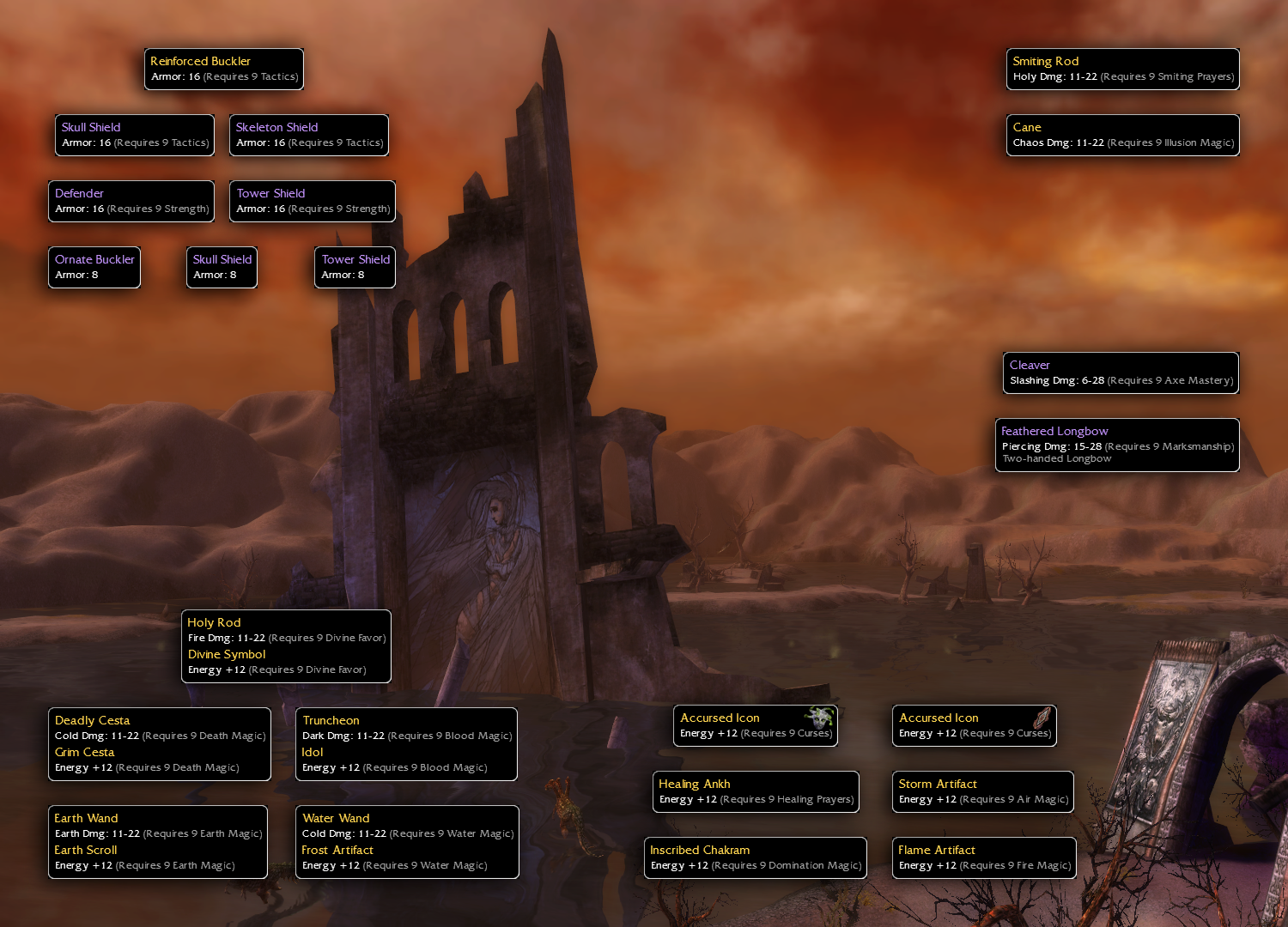Click the Holy Rod and Divine Symbol box
This screenshot has width=1288, height=927.
point(286,645)
